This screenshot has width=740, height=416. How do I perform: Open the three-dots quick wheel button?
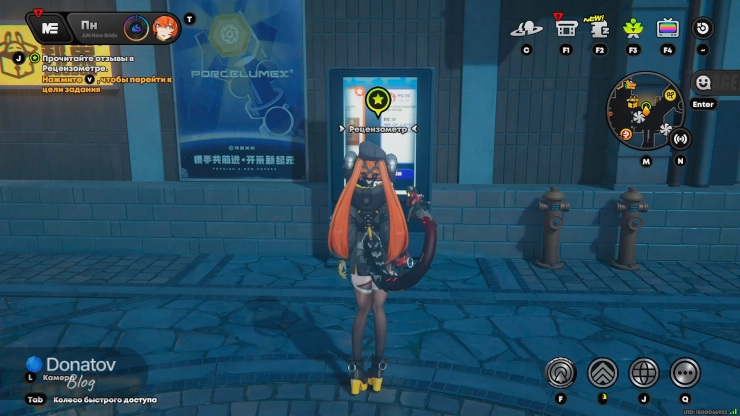click(x=685, y=373)
